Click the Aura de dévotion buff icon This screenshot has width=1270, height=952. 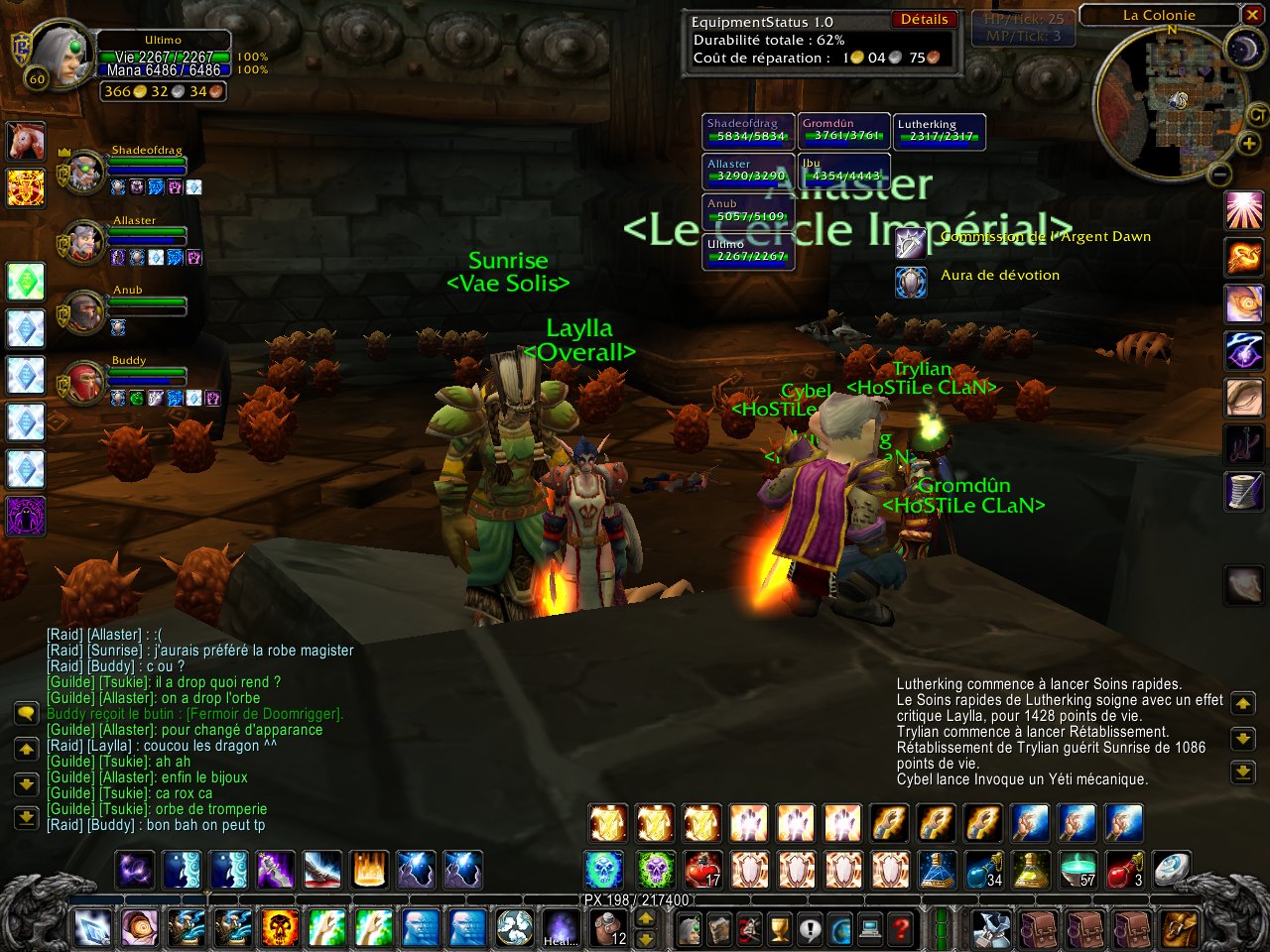911,282
